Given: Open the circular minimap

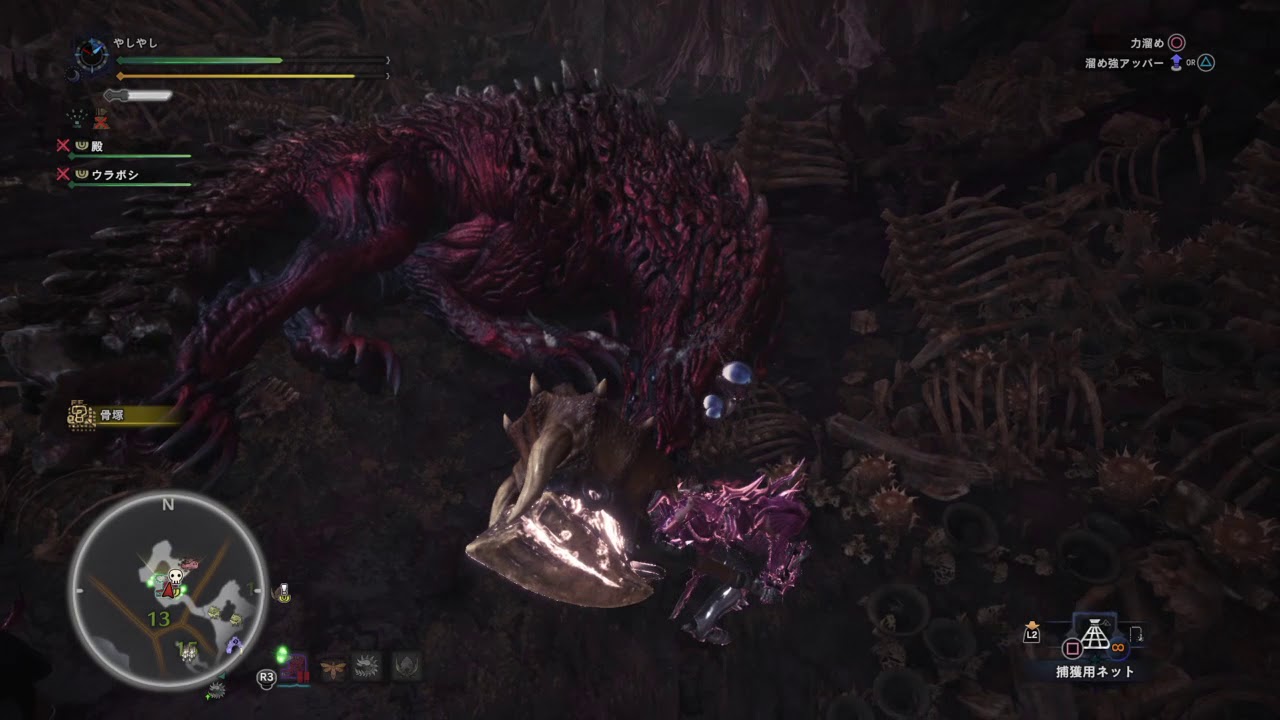Looking at the screenshot, I should point(168,592).
